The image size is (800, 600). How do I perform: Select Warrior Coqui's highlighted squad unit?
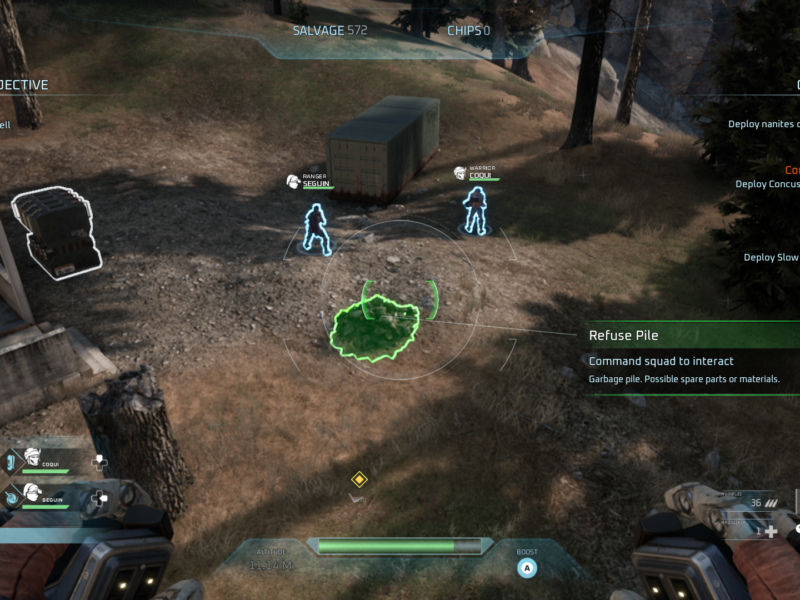tap(475, 210)
